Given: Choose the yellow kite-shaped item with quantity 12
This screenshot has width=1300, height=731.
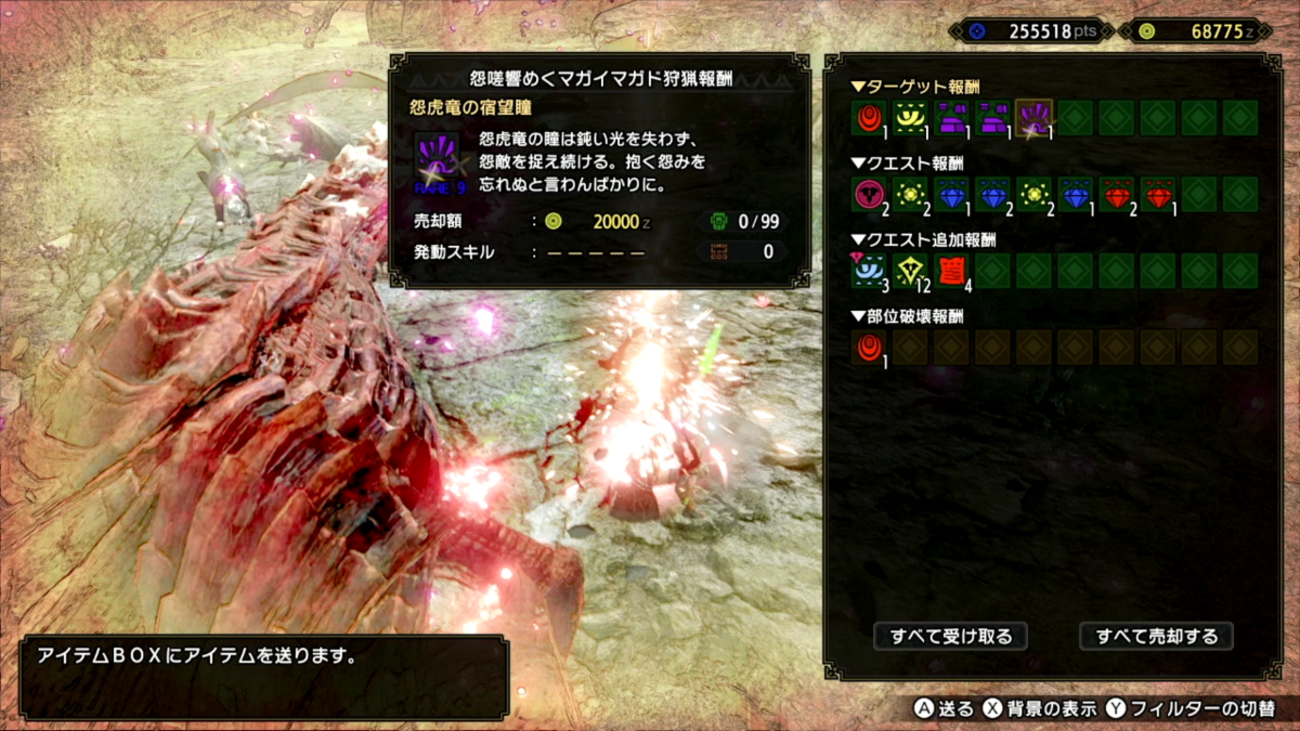Looking at the screenshot, I should click(x=909, y=271).
